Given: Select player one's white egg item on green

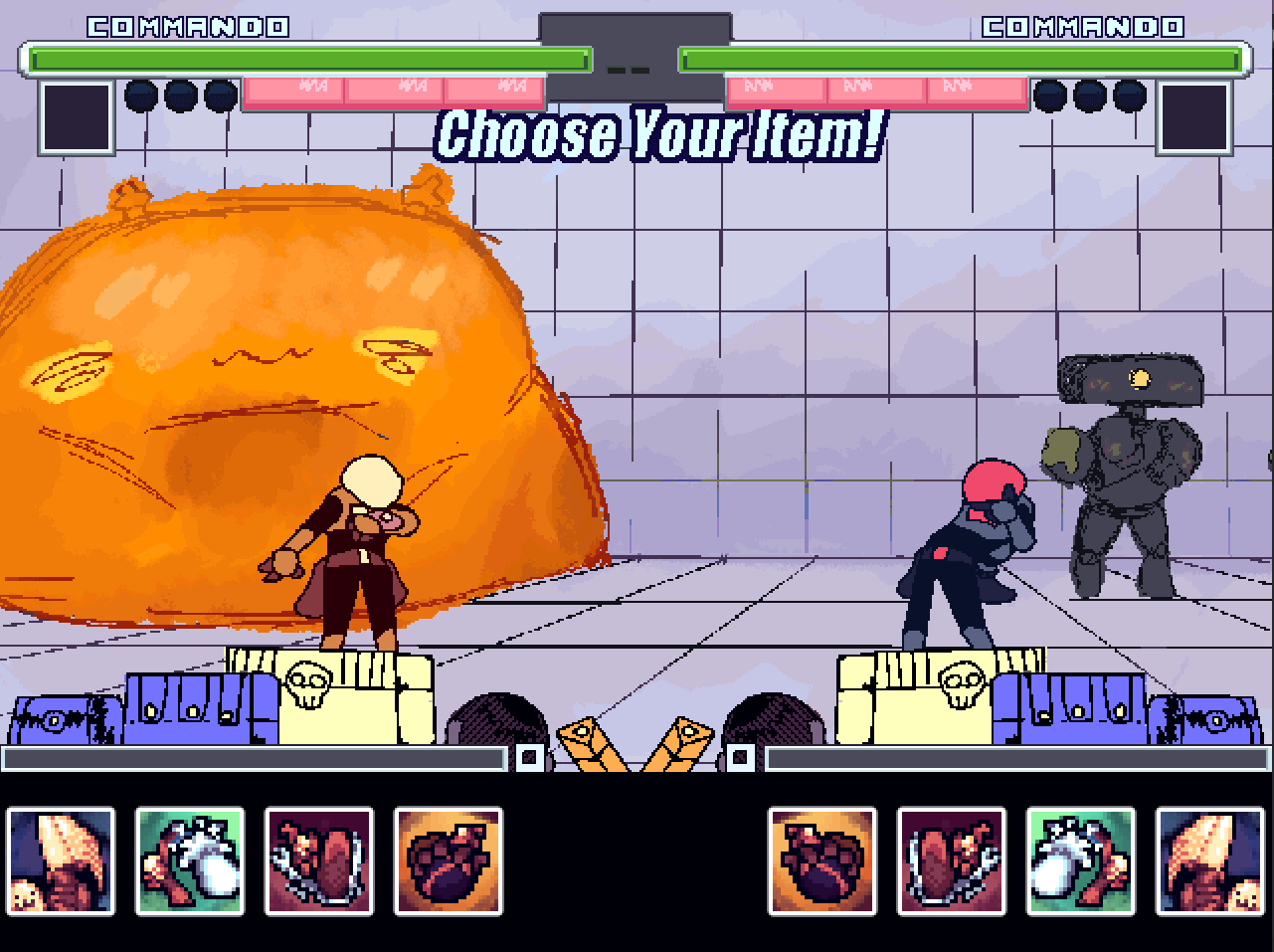Looking at the screenshot, I should pyautogui.click(x=190, y=861).
